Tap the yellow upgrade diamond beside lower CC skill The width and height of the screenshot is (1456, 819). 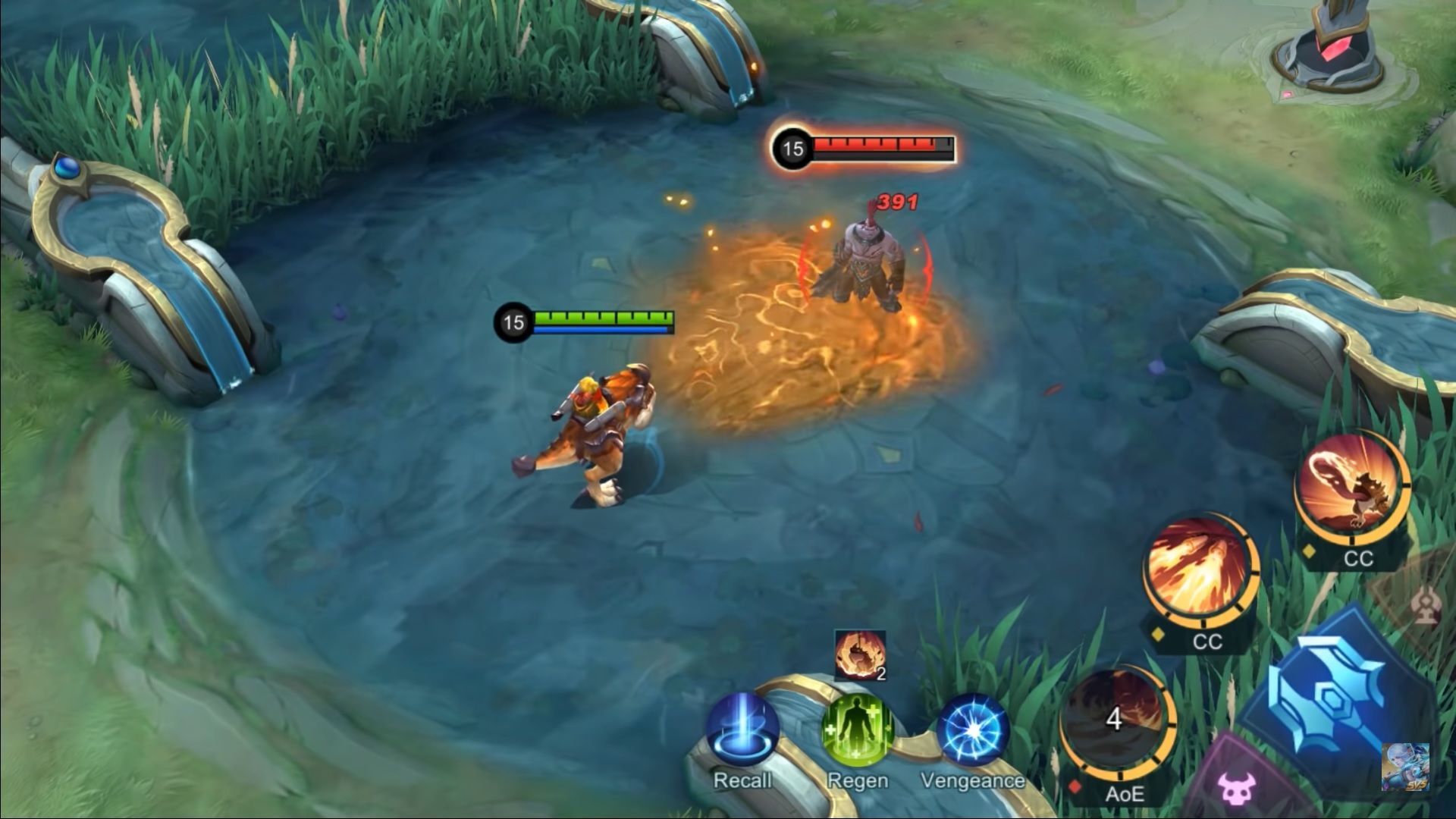pos(1156,634)
